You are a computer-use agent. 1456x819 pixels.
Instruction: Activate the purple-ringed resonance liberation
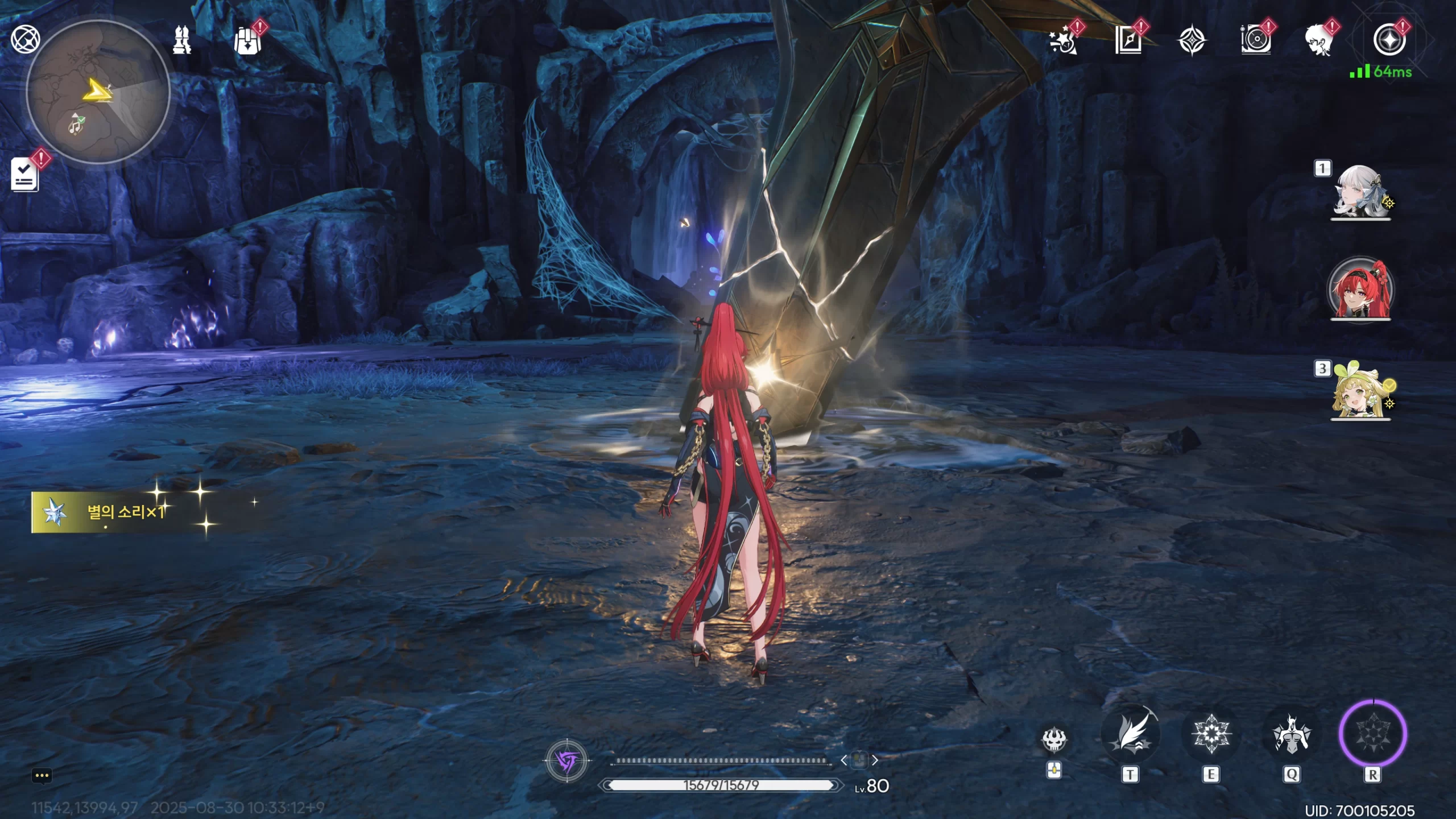(1373, 734)
